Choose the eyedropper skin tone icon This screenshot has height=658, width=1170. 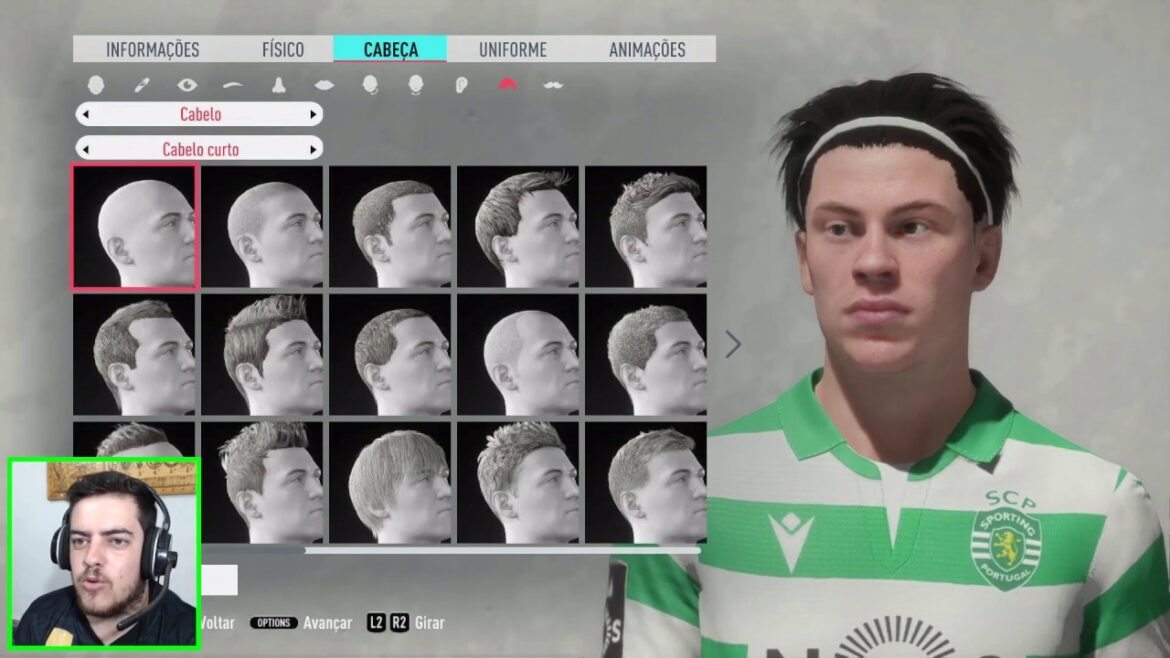point(141,85)
